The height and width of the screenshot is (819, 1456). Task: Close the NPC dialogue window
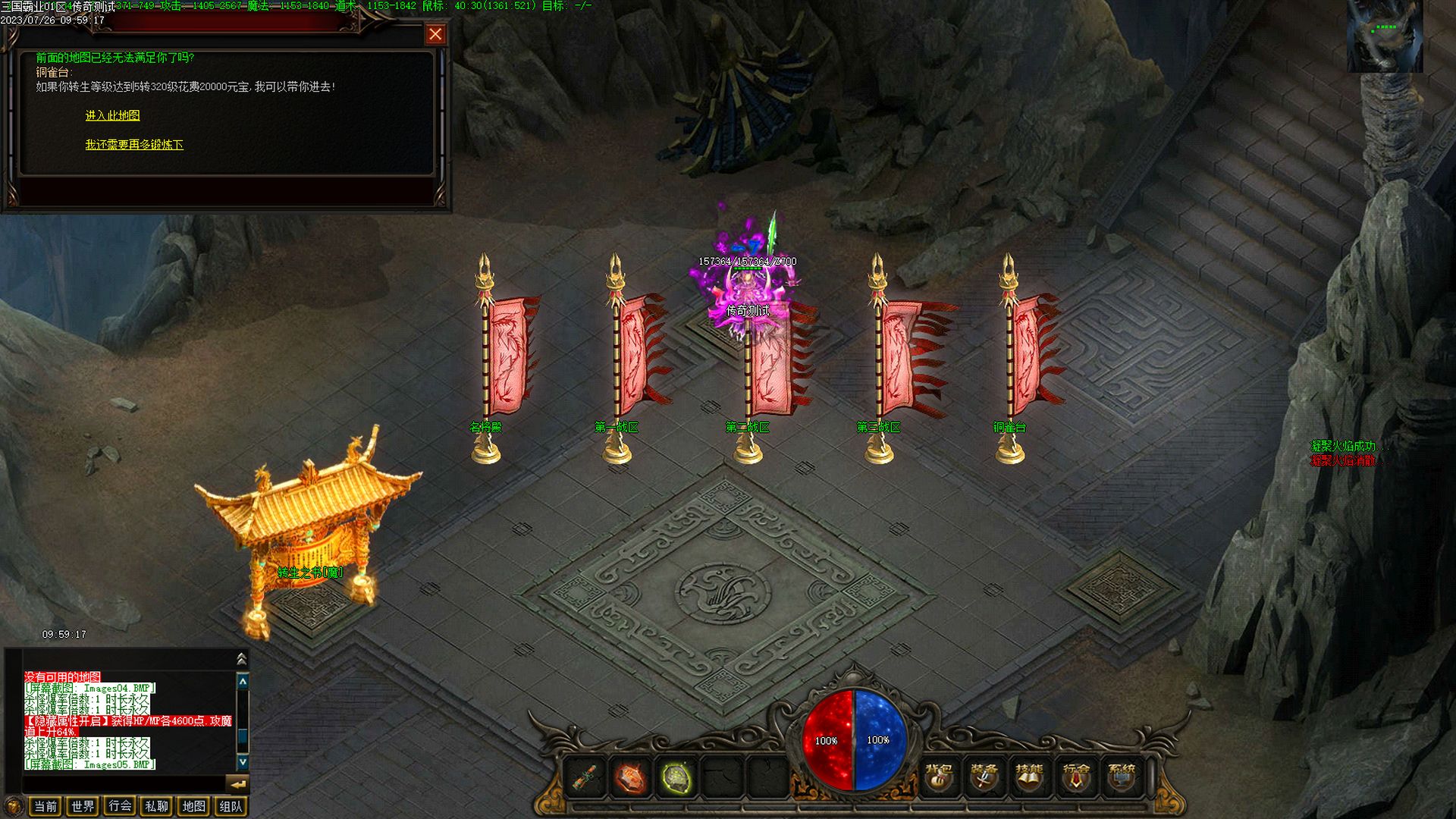(435, 34)
